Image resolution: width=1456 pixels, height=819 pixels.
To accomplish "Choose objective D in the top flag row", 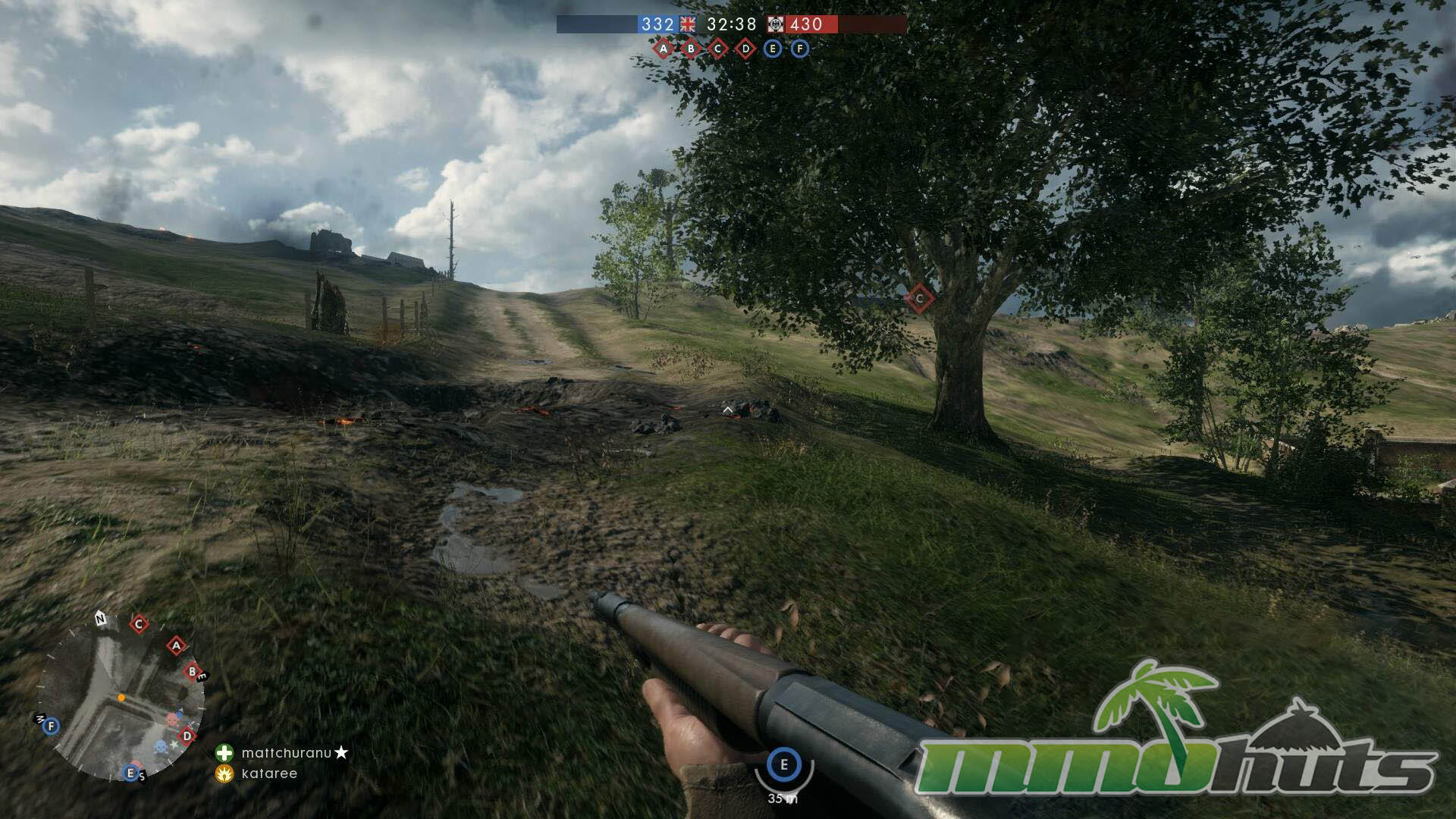I will coord(745,49).
